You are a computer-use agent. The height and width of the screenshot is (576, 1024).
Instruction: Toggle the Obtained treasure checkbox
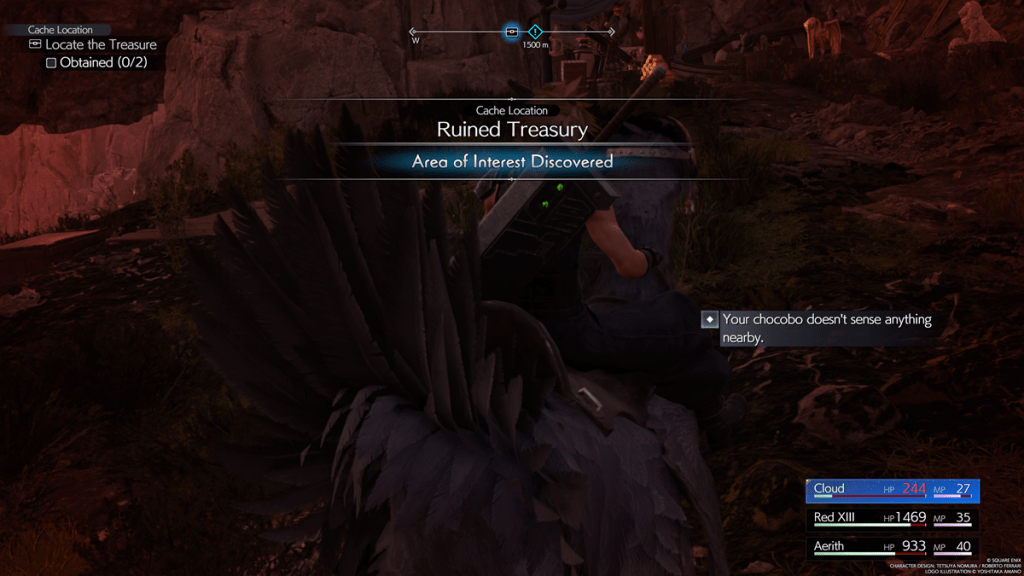click(51, 63)
